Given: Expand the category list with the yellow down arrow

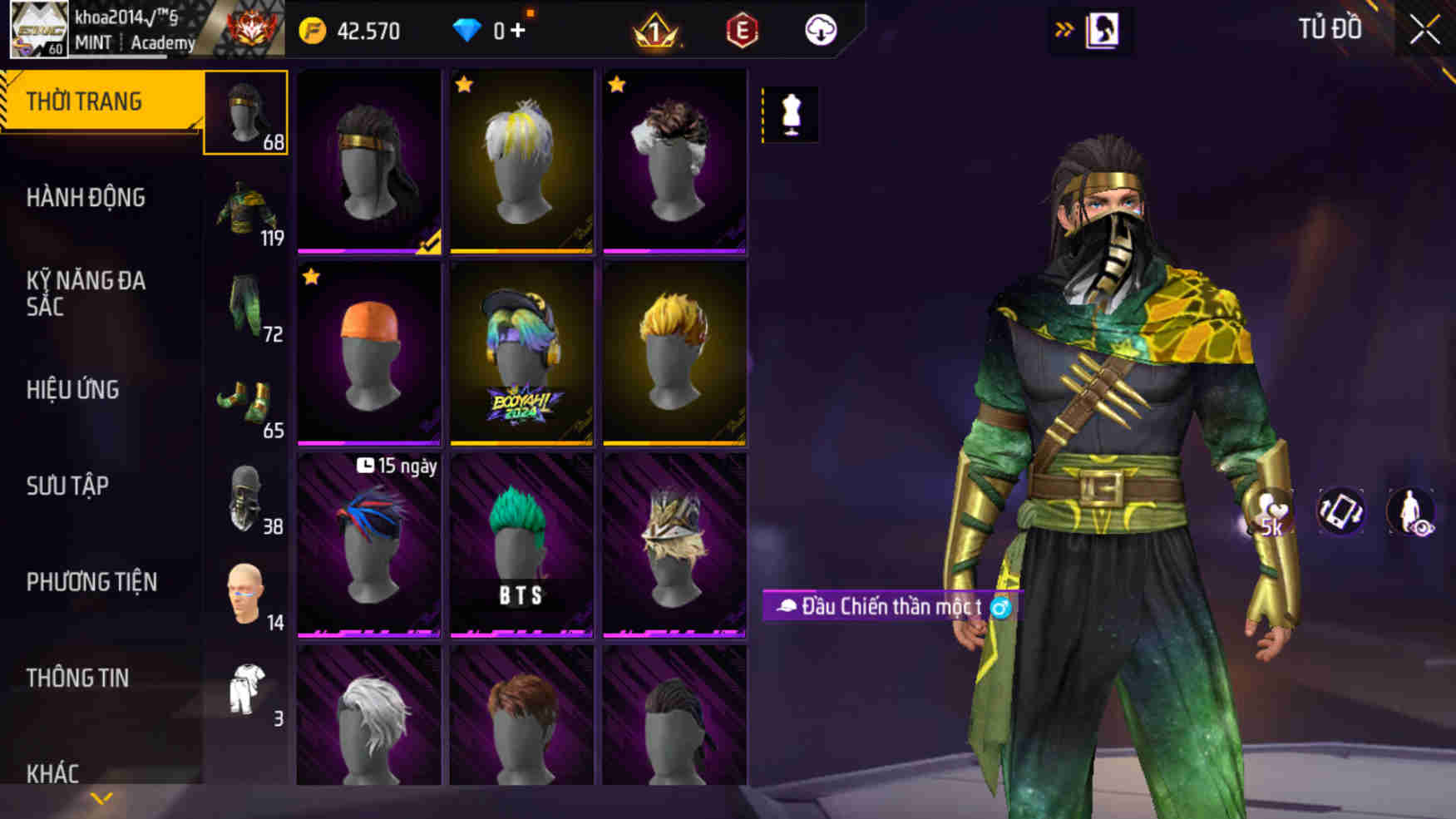Looking at the screenshot, I should click(101, 799).
